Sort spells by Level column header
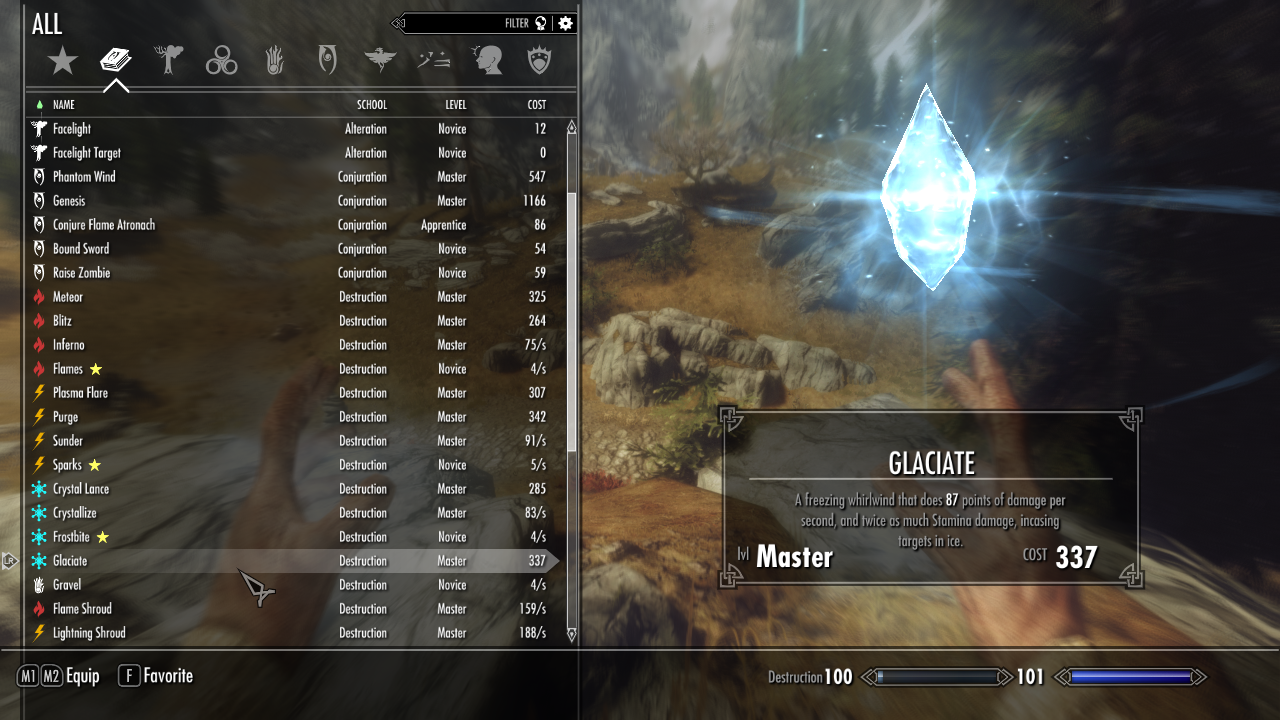Screen dimensions: 1280x720 (455, 105)
